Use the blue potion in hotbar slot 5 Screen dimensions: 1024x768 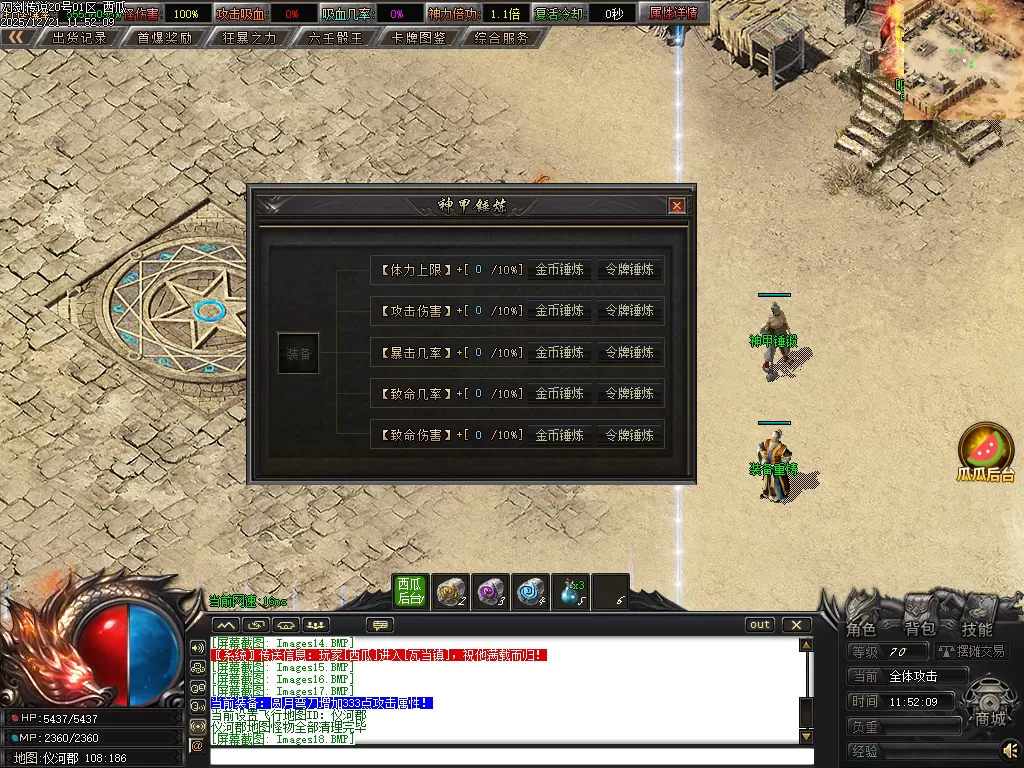572,591
